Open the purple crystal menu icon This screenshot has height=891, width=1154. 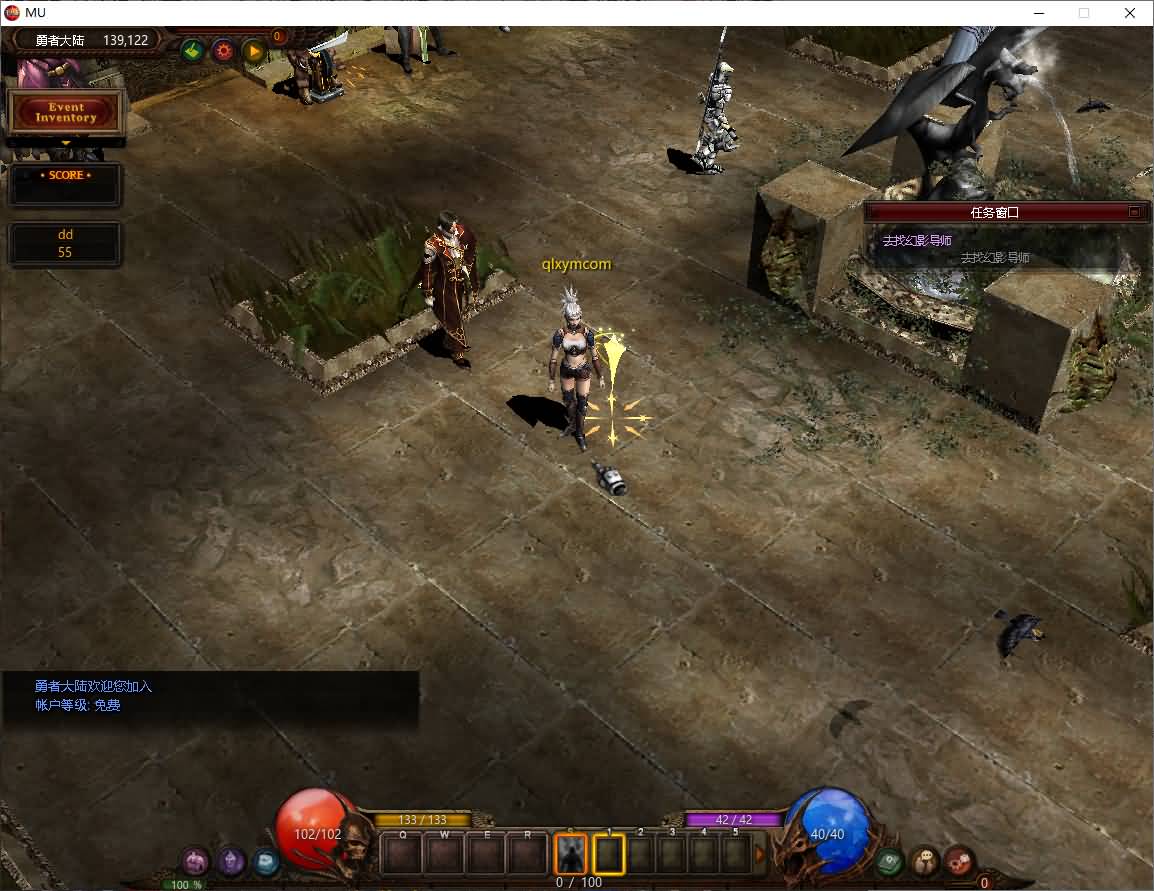pos(231,860)
